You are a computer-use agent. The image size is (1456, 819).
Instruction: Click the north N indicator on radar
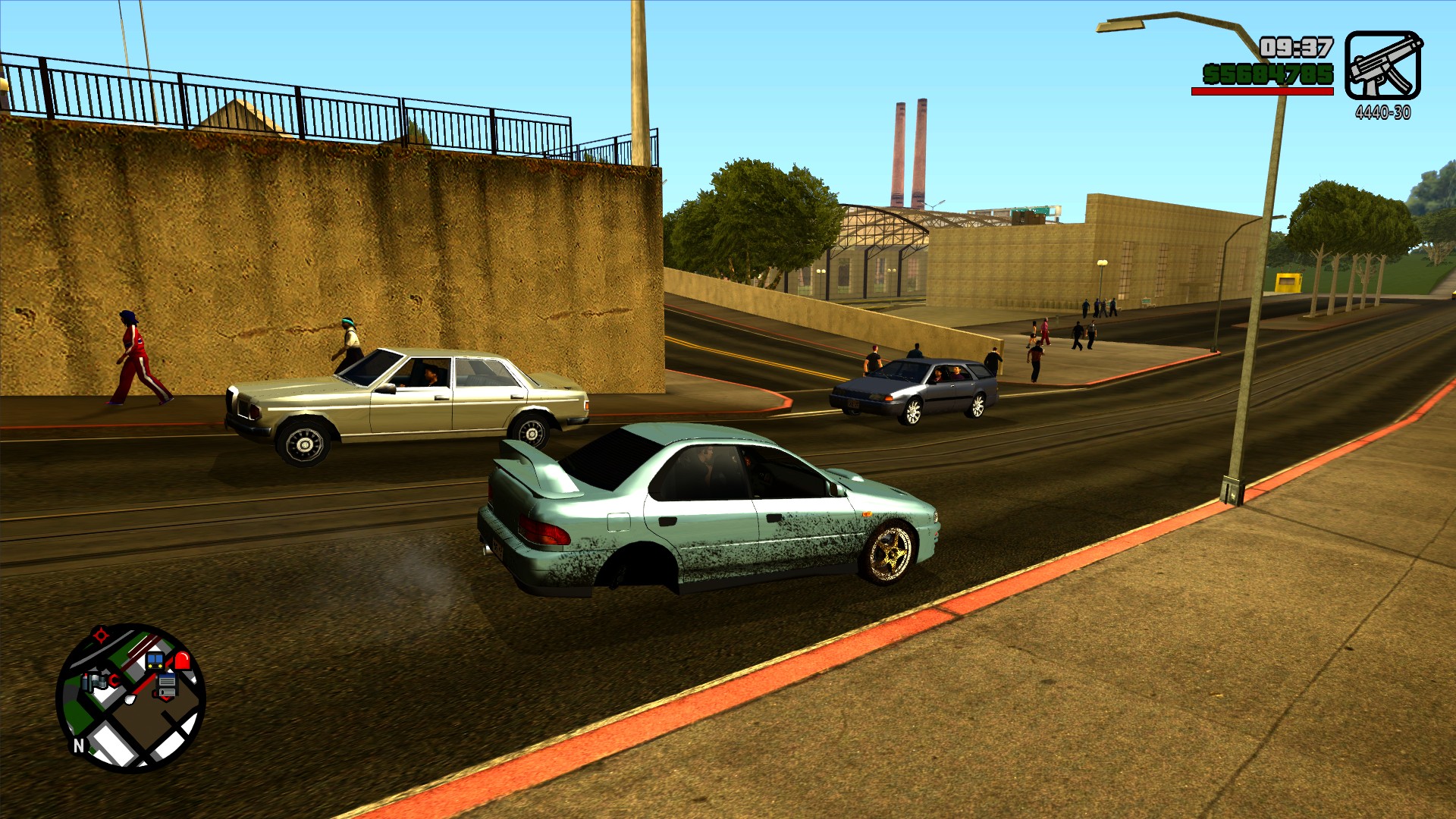tap(79, 746)
